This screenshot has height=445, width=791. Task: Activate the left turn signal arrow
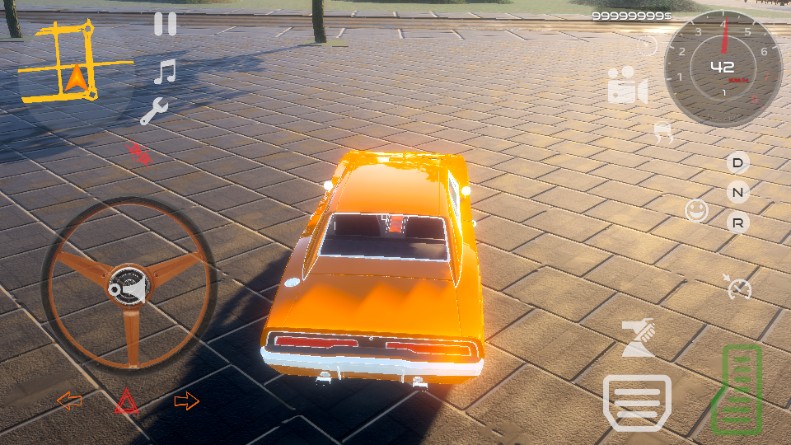pyautogui.click(x=70, y=401)
